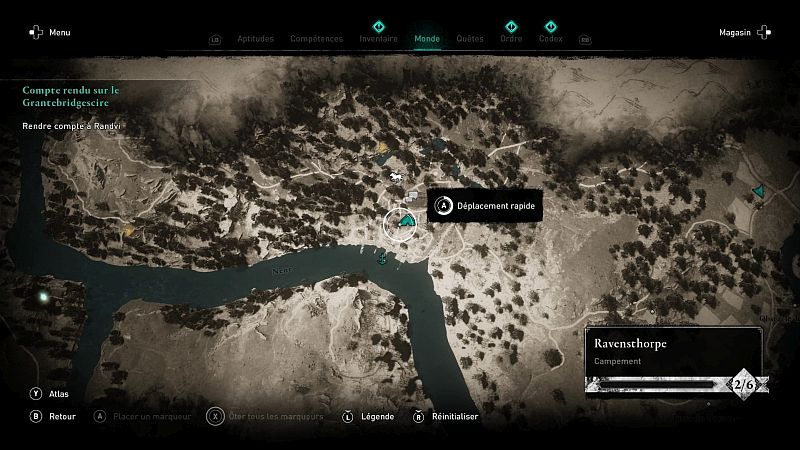Switch to the Codex tab
The height and width of the screenshot is (450, 800).
(549, 39)
